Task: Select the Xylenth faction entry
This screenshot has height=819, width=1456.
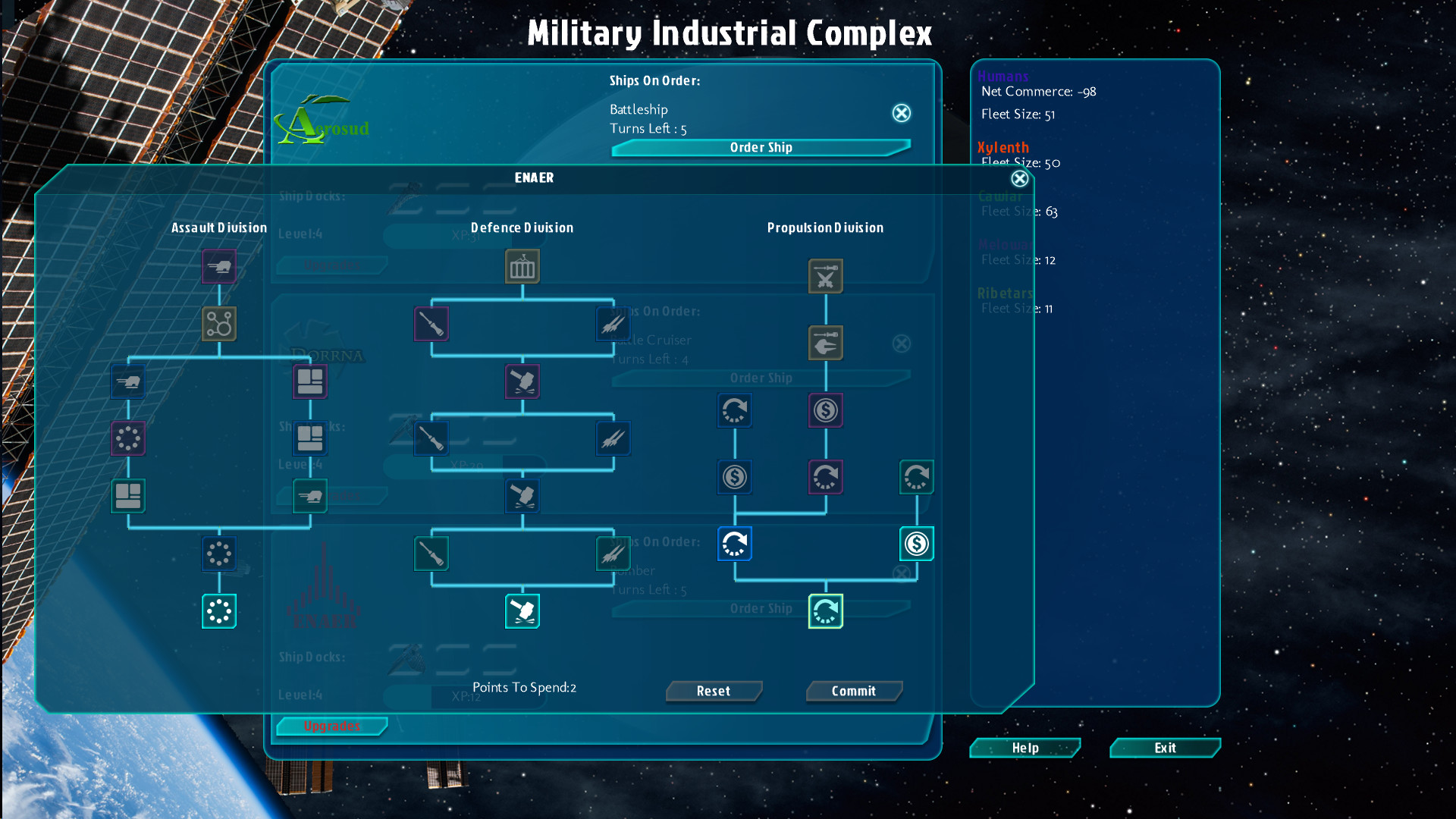Action: [x=1003, y=147]
